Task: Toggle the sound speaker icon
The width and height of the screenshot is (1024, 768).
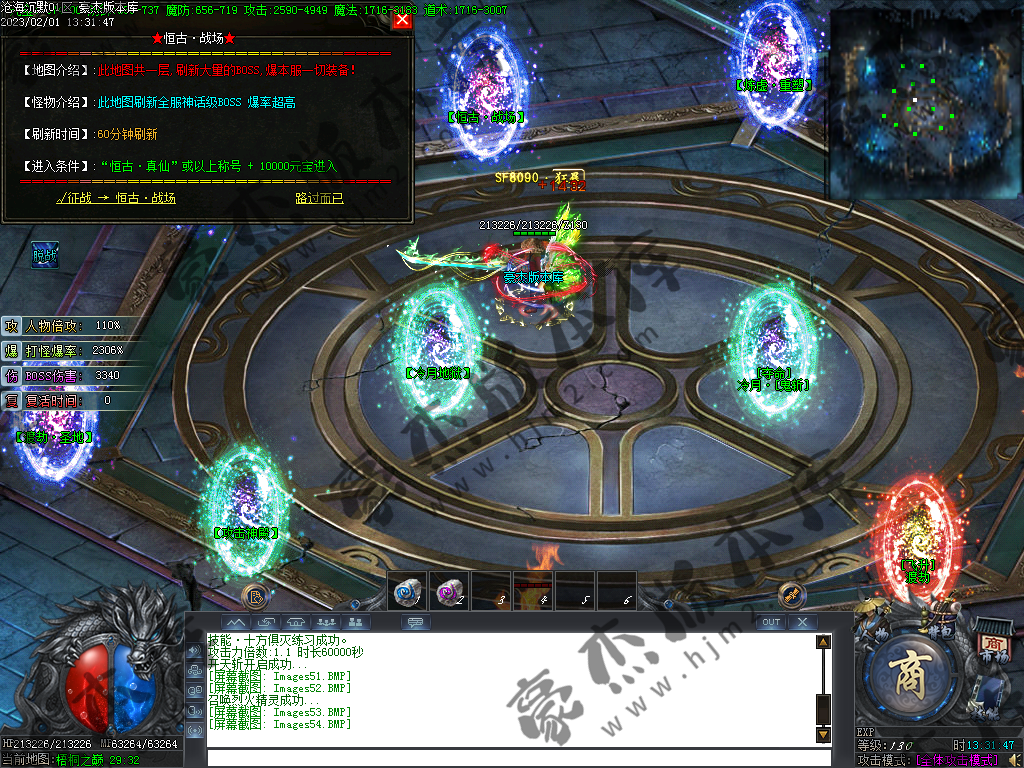Action: [x=193, y=651]
